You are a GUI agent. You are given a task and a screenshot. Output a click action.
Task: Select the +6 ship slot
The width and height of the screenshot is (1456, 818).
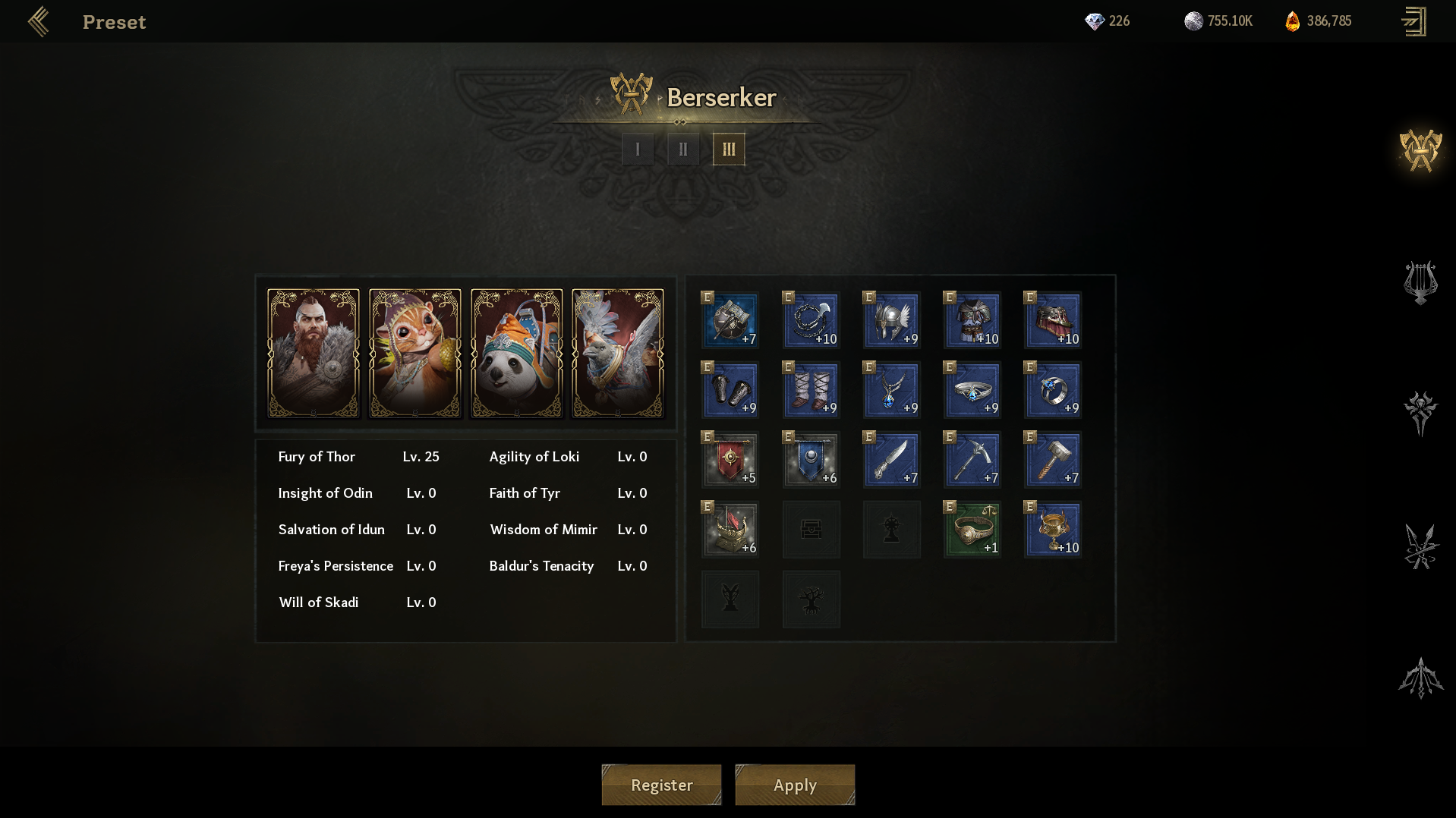pyautogui.click(x=730, y=530)
